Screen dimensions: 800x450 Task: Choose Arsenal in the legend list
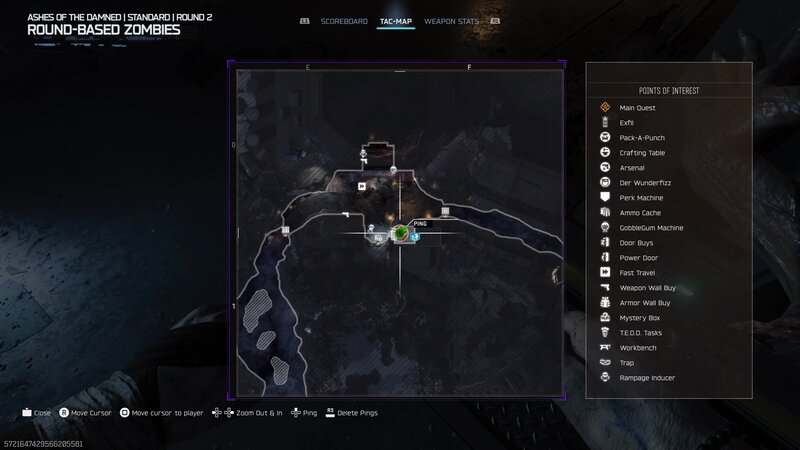point(632,168)
